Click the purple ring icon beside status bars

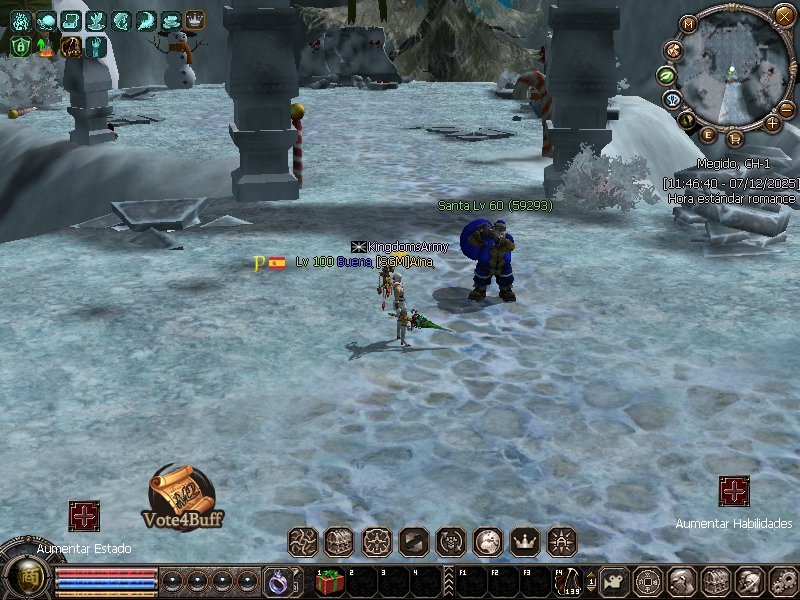click(x=276, y=580)
